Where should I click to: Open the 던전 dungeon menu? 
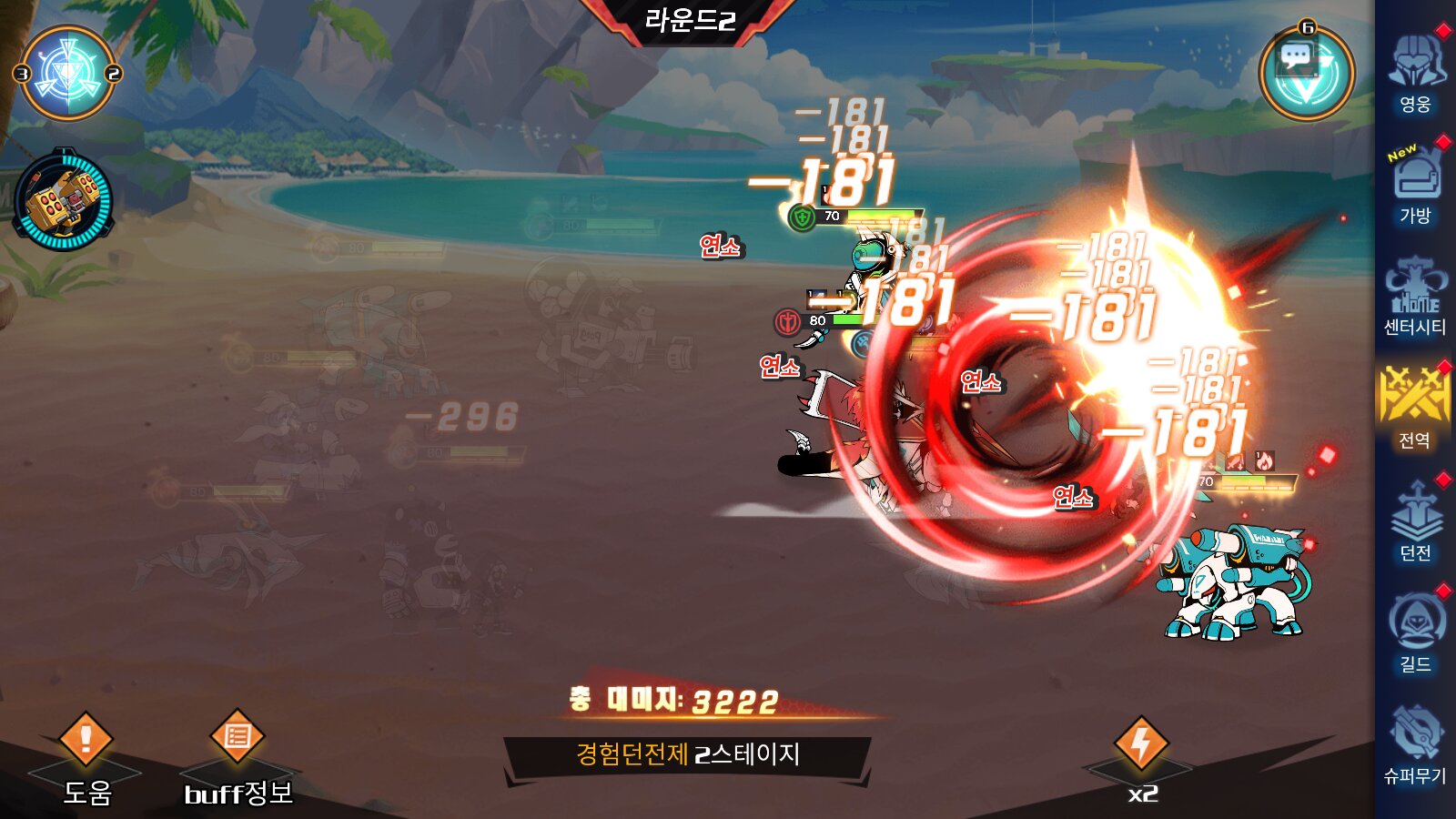1415,521
